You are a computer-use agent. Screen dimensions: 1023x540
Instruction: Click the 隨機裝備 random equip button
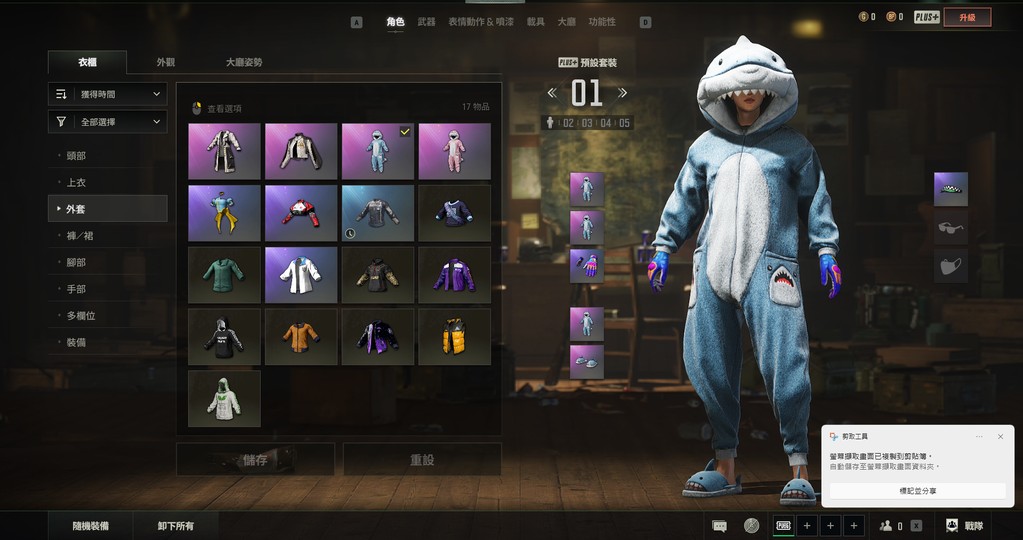point(91,525)
